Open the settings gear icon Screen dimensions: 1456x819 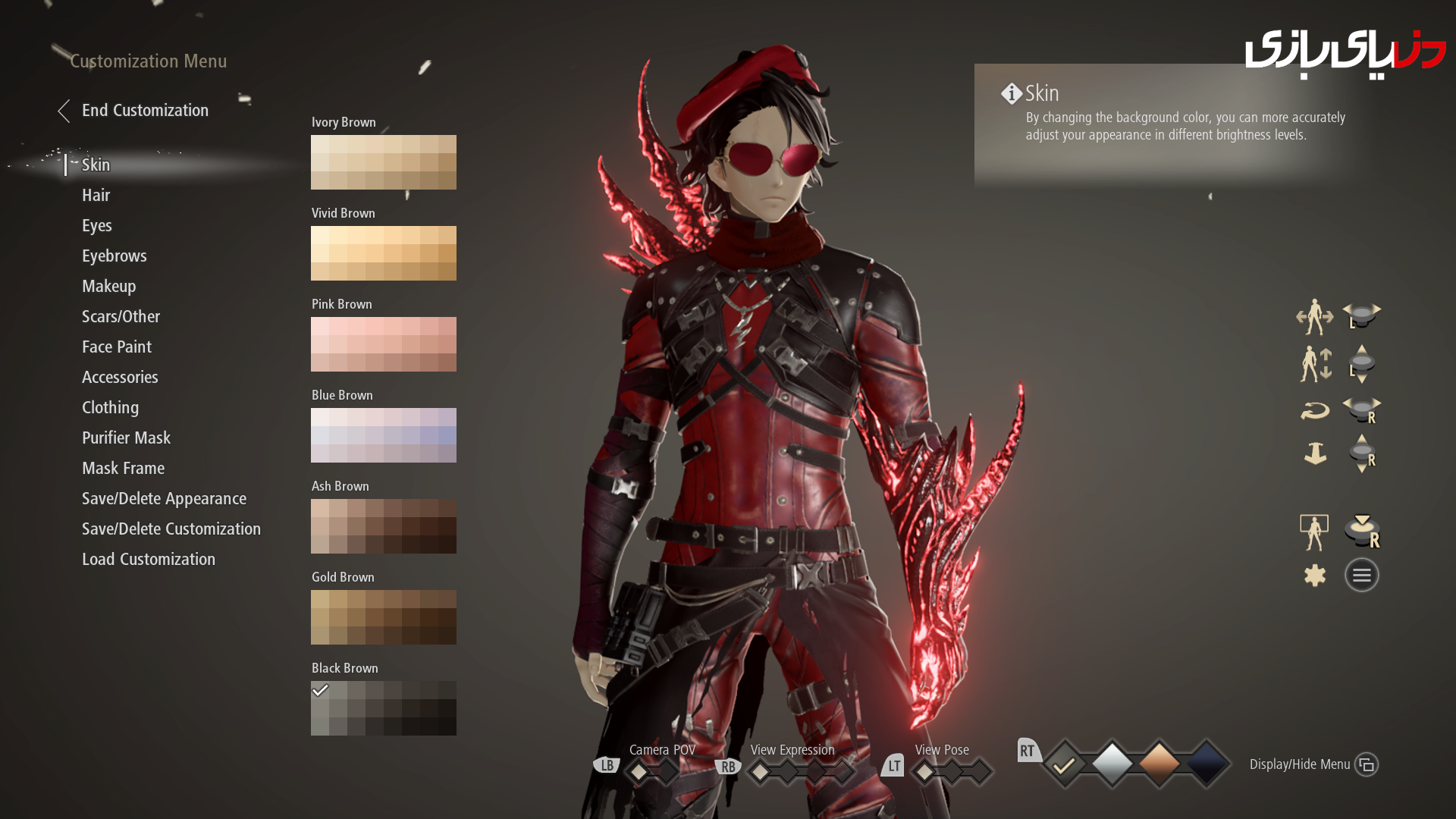[1315, 574]
